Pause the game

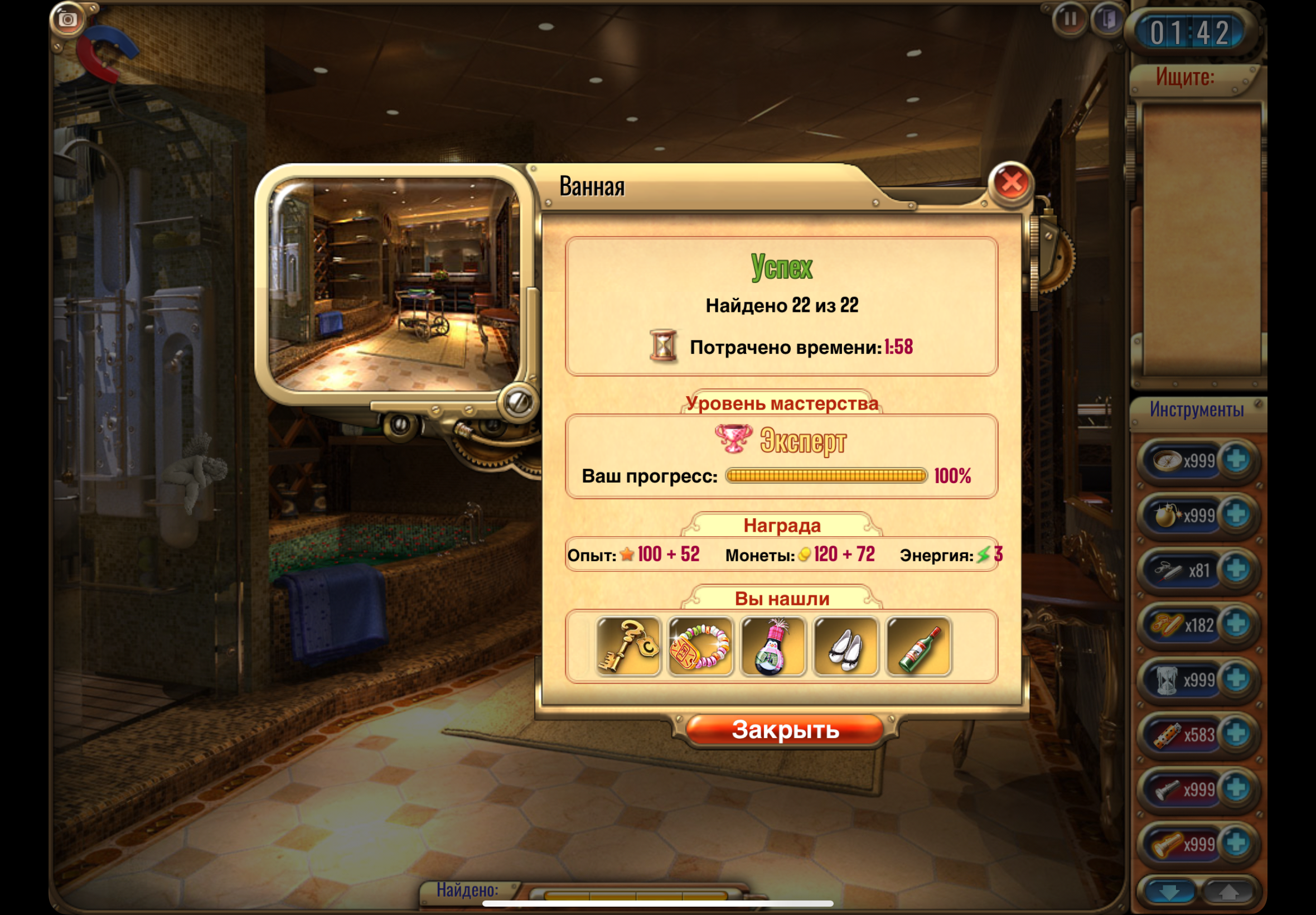click(x=1070, y=20)
